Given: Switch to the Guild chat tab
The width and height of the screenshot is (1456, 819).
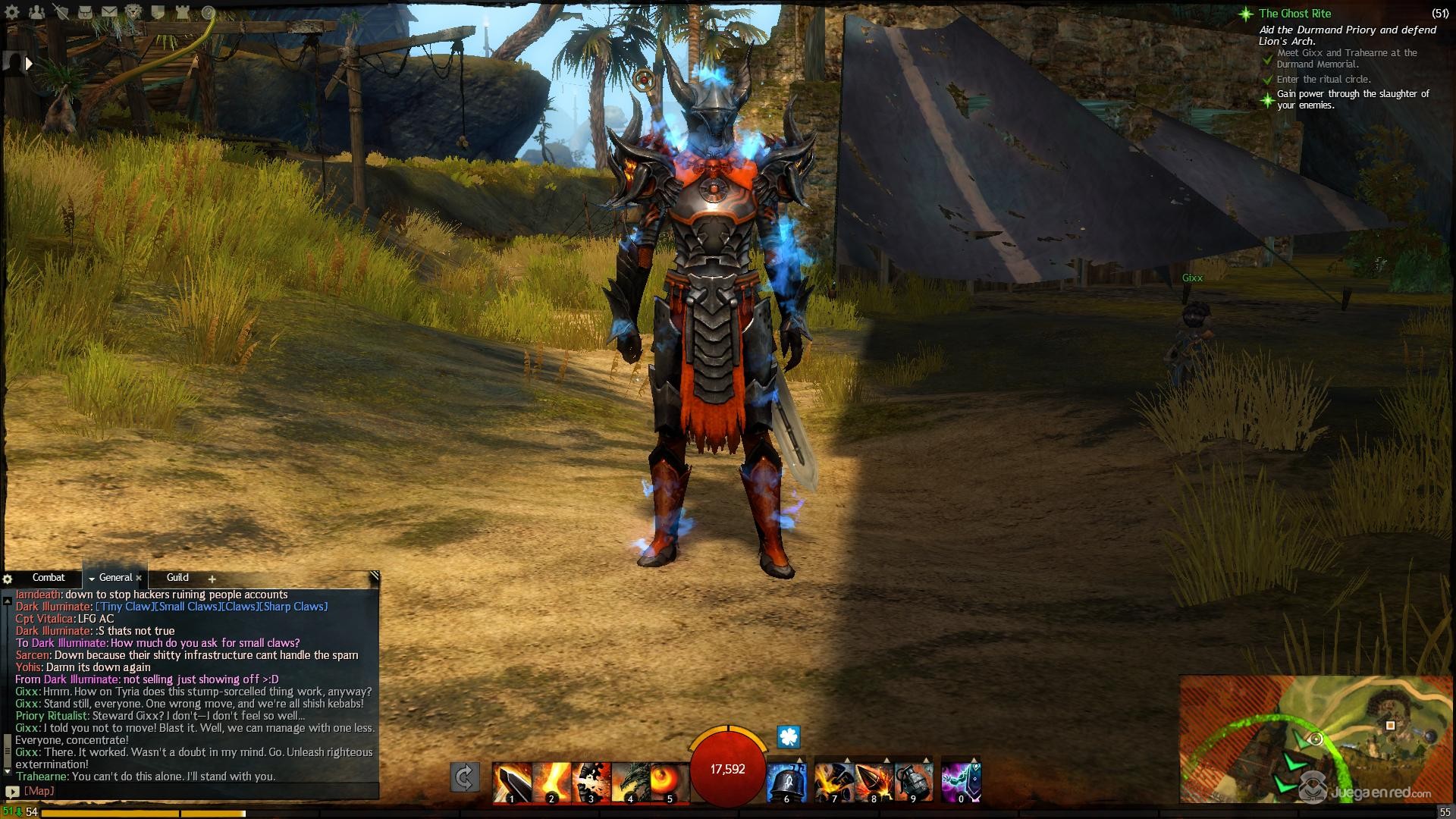Looking at the screenshot, I should (177, 578).
